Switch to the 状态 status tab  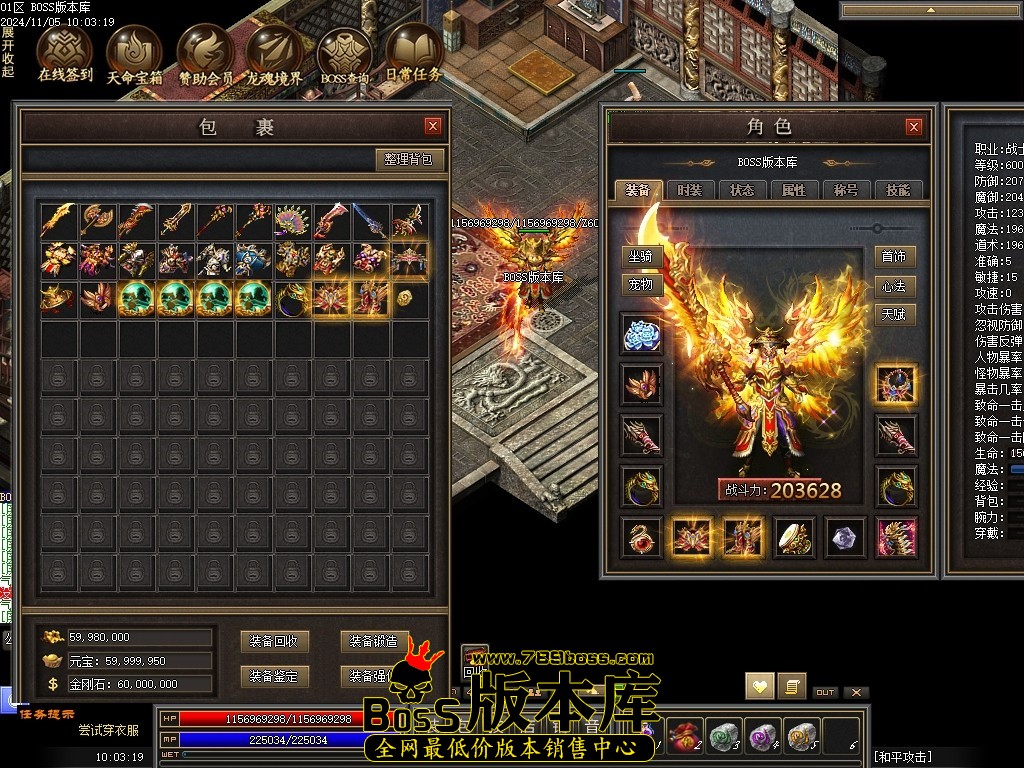point(742,190)
